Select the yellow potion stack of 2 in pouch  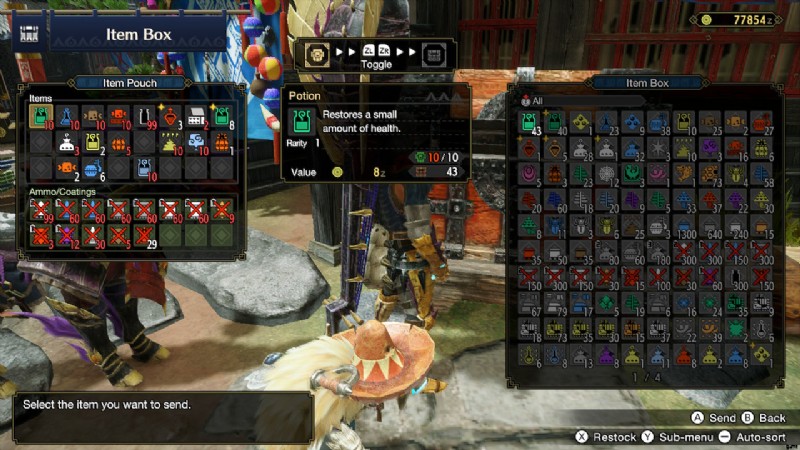[x=93, y=143]
